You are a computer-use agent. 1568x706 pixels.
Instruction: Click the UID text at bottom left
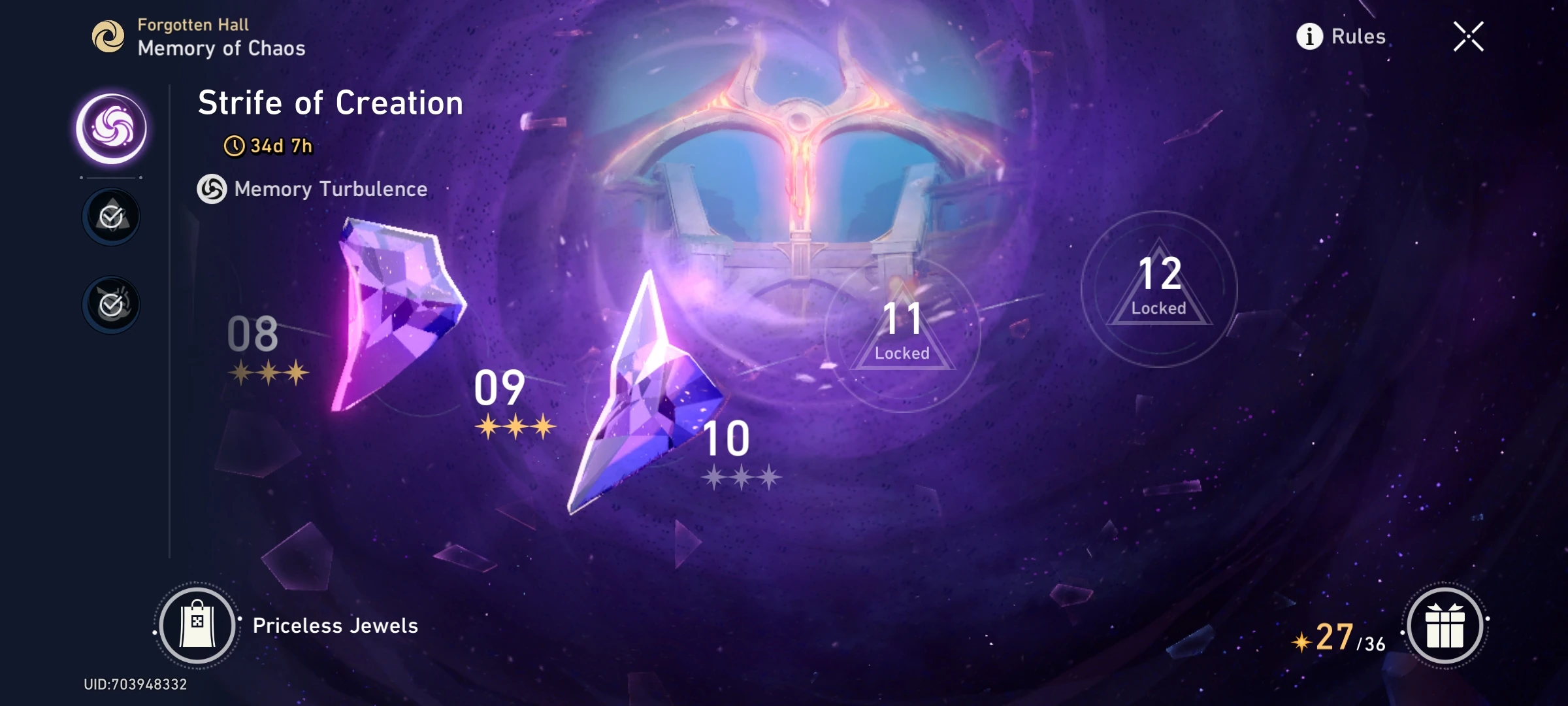pyautogui.click(x=134, y=684)
